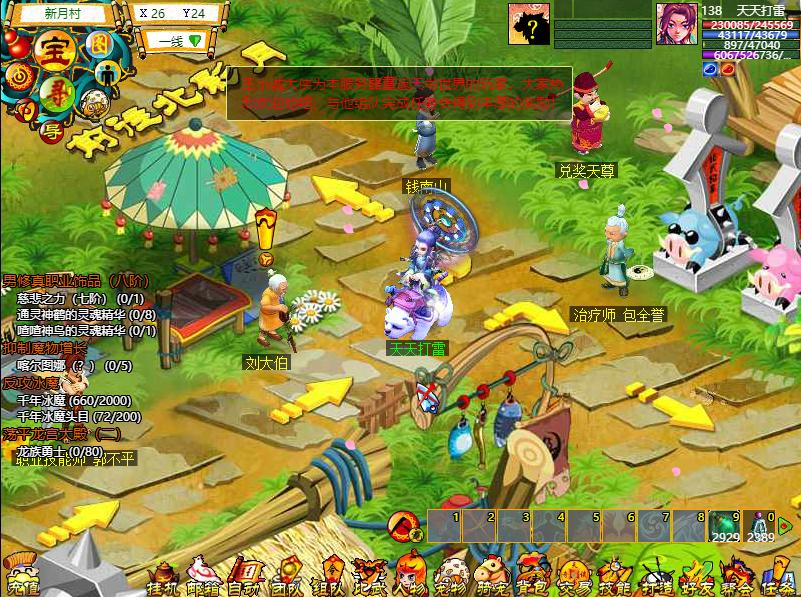Click the player portrait of 天天打雷
Image resolution: width=801 pixels, height=597 pixels.
click(677, 24)
